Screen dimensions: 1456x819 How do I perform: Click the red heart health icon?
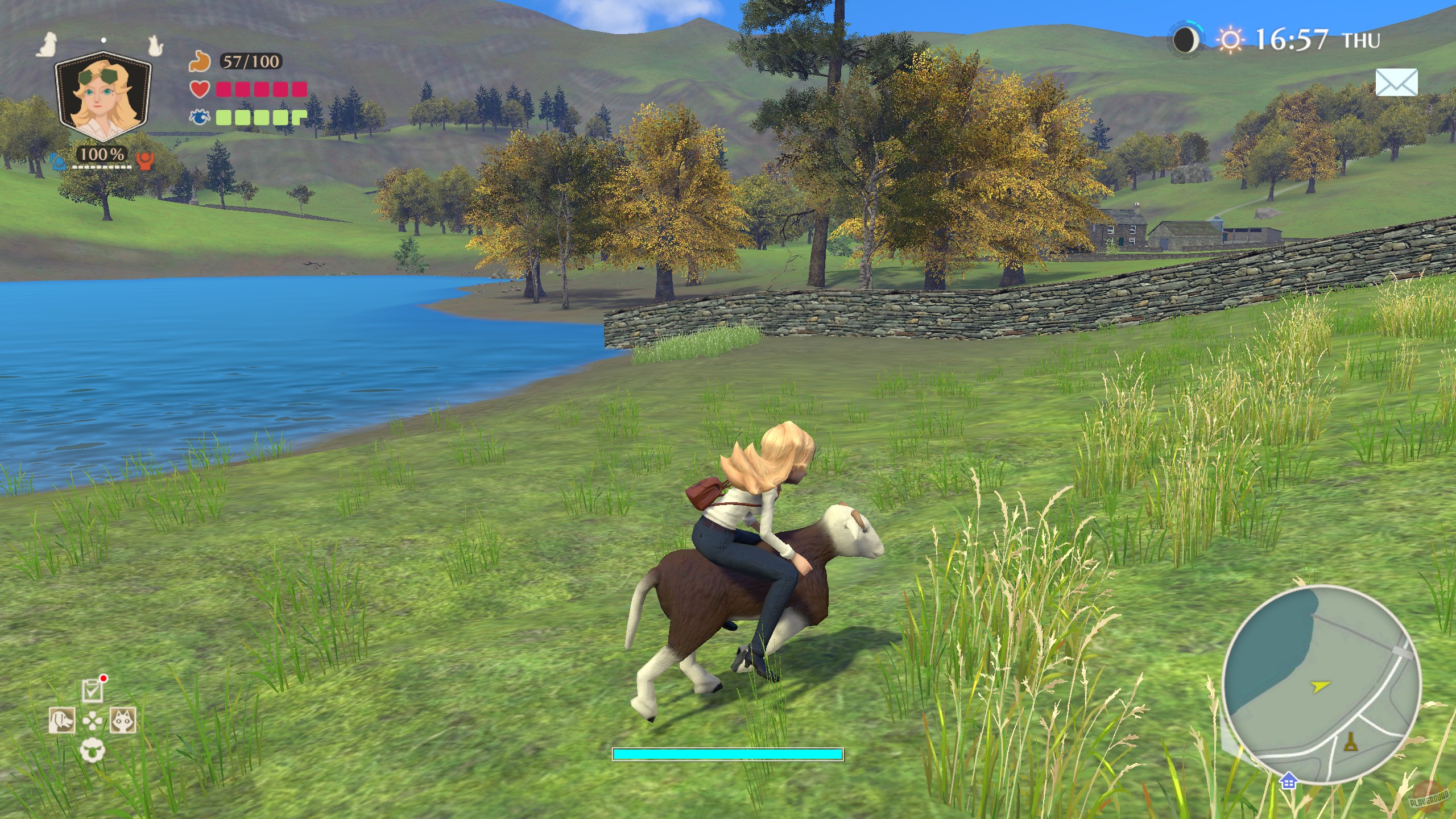(200, 89)
